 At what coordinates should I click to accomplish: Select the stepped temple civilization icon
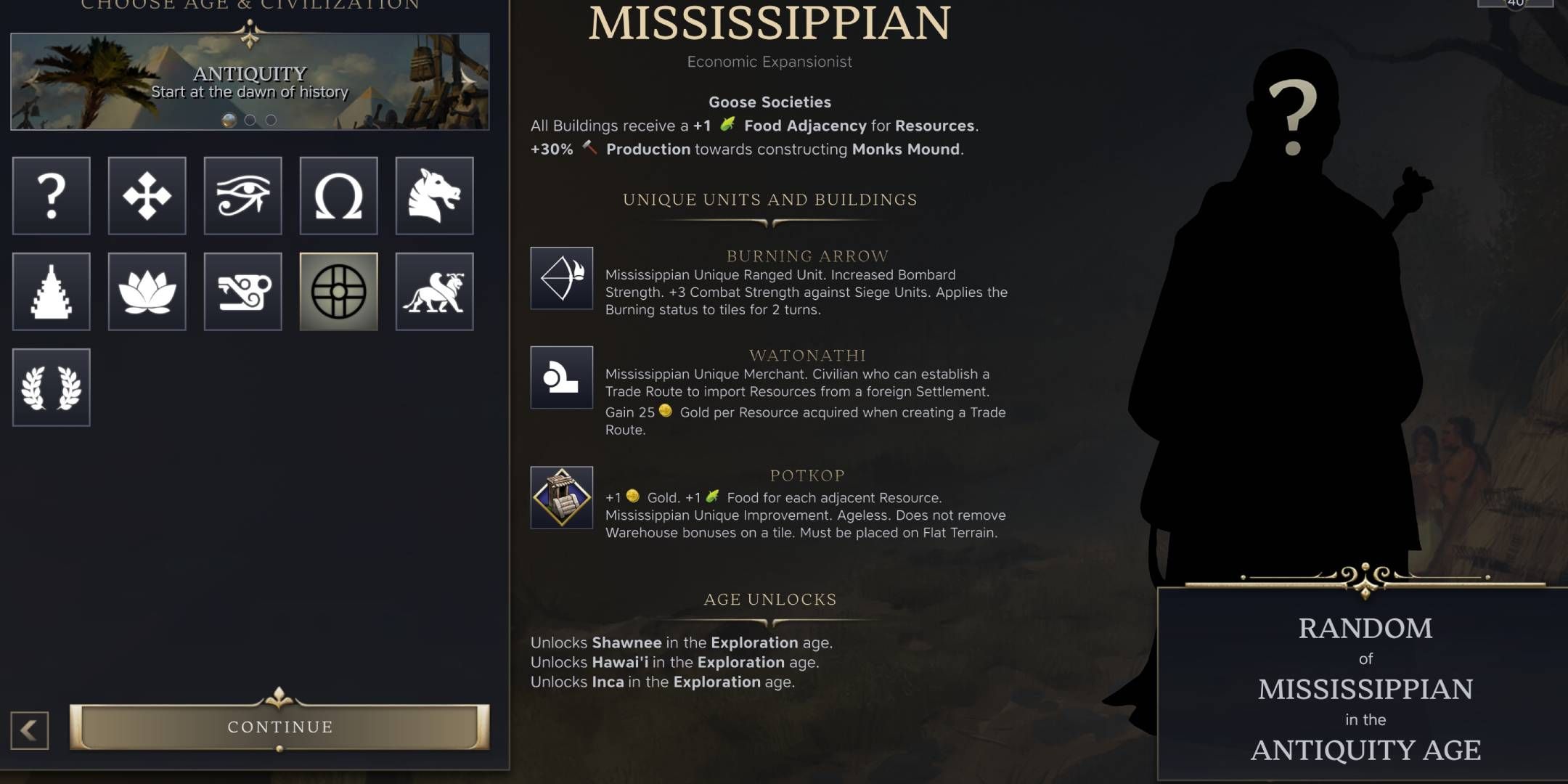(x=51, y=292)
